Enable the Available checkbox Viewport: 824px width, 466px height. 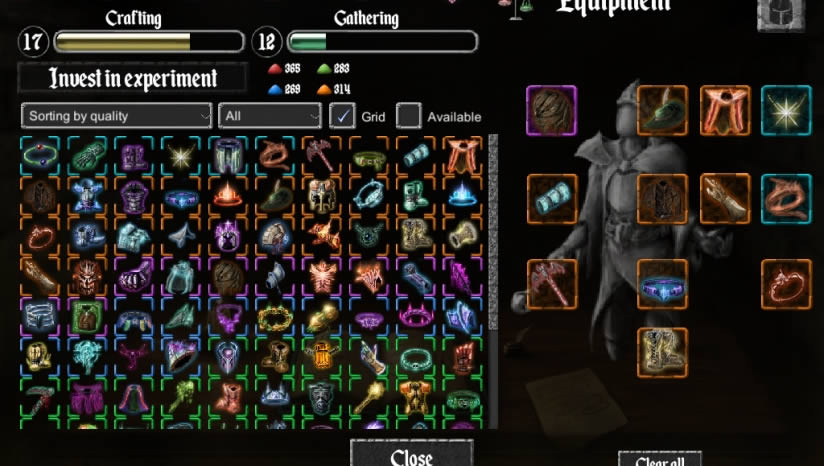tap(408, 116)
